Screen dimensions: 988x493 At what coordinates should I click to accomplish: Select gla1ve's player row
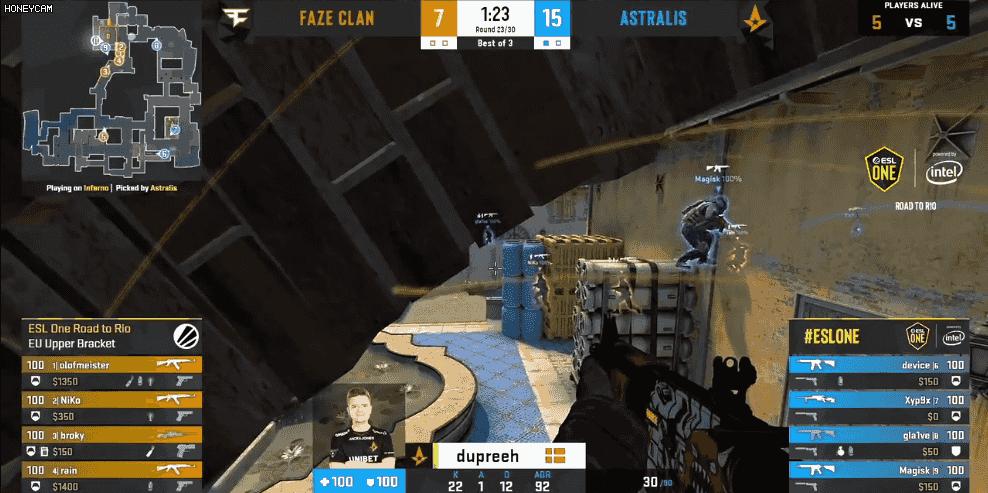tap(878, 442)
